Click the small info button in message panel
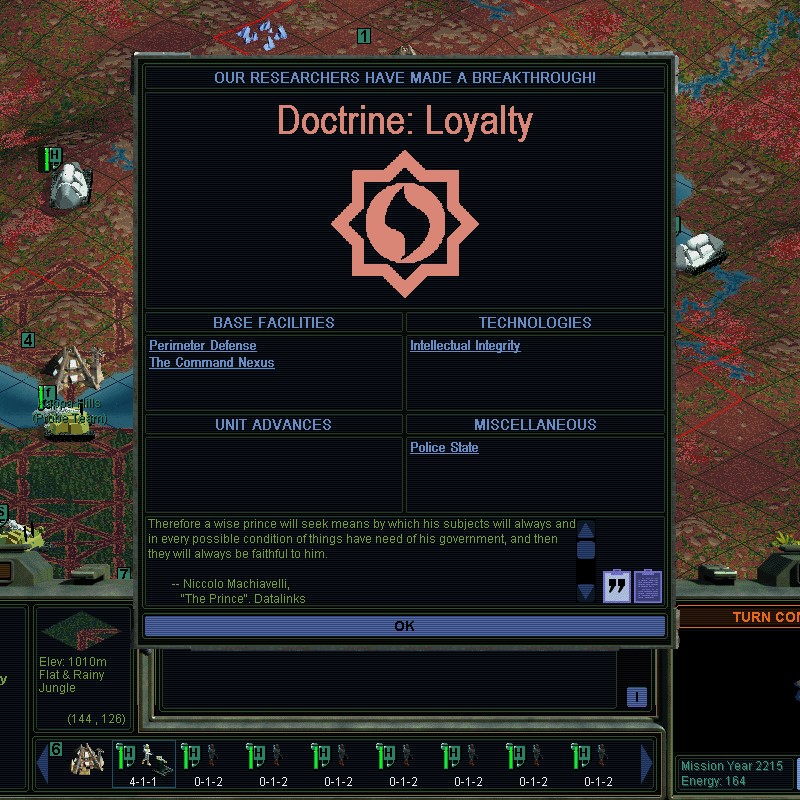 636,697
